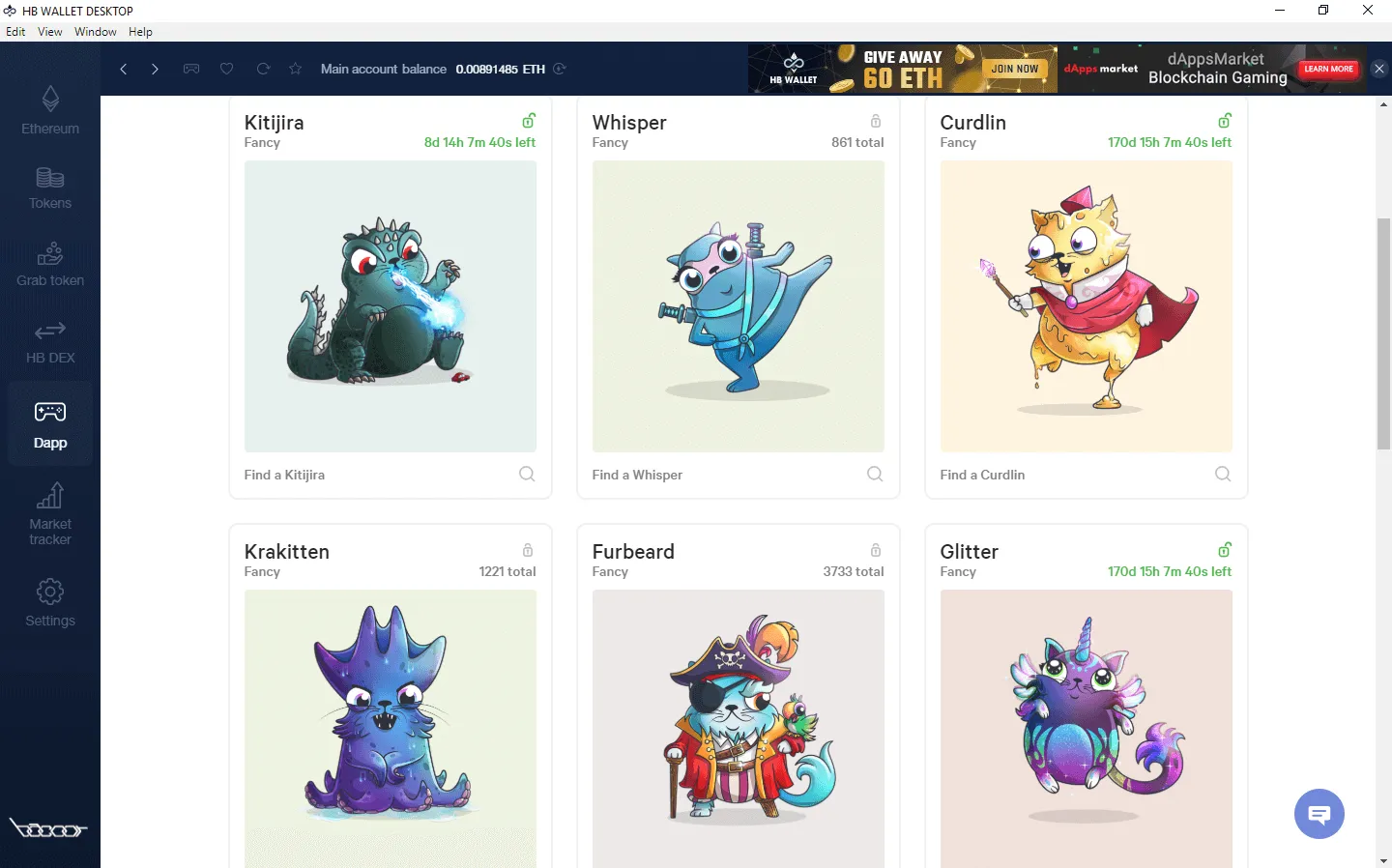This screenshot has height=868, width=1392.
Task: Click the game controller icon in the toolbar
Action: (191, 69)
